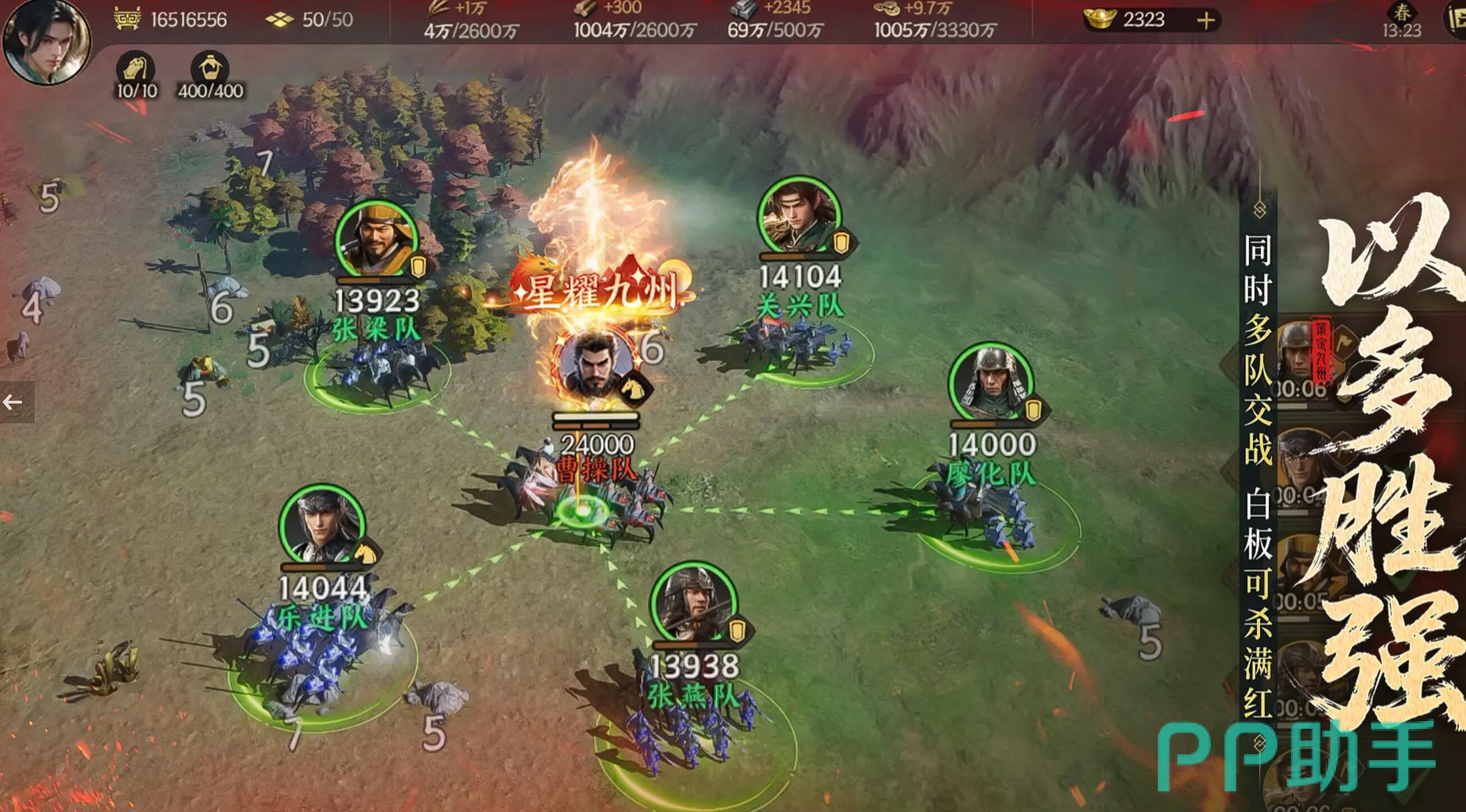Select the 关兴队 army portrait

[x=799, y=216]
